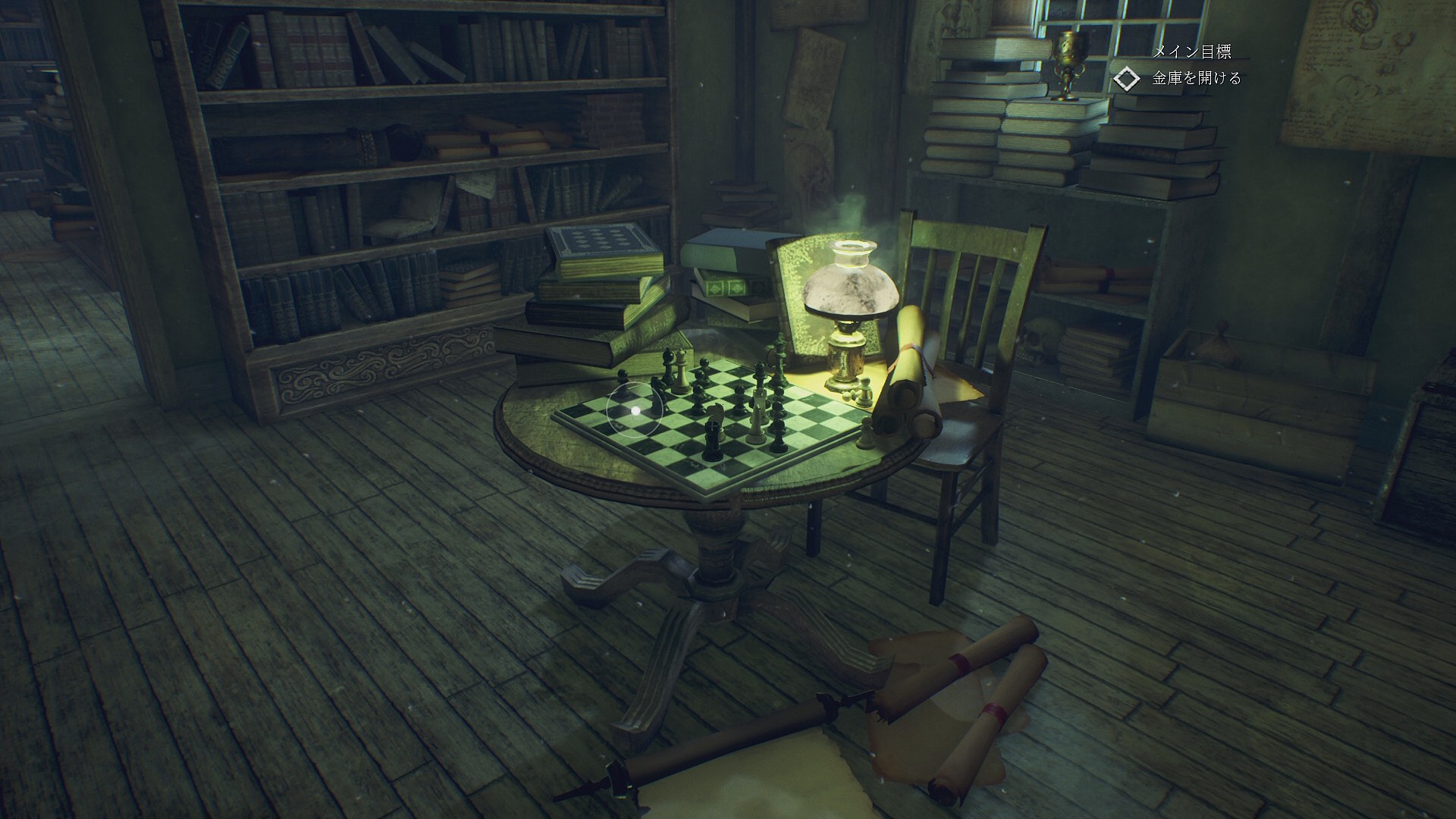The image size is (1456, 819).
Task: Open the '金庫を開ける' objective tracker entry
Action: point(1197,78)
